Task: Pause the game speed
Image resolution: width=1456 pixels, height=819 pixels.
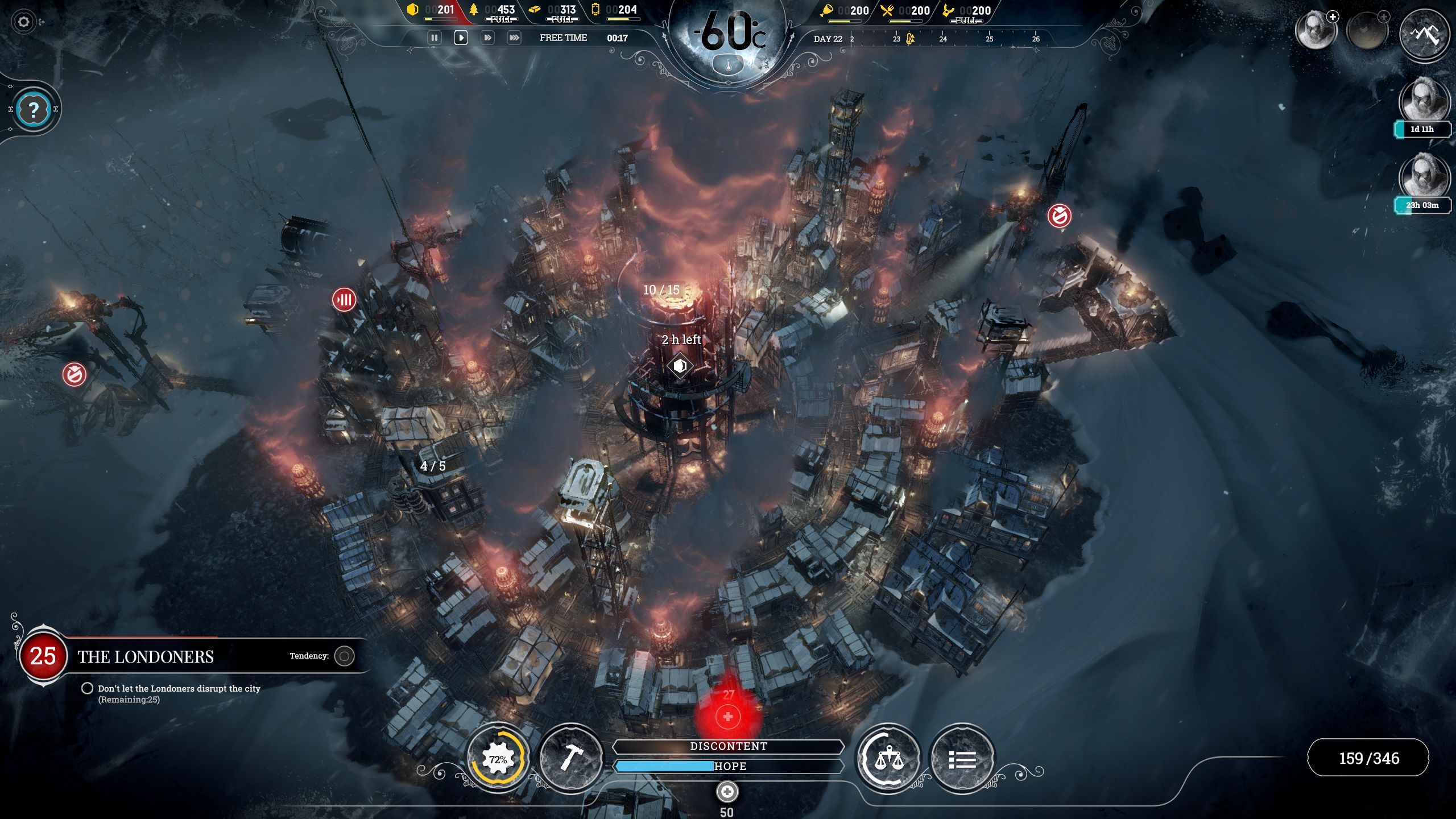Action: pyautogui.click(x=434, y=38)
